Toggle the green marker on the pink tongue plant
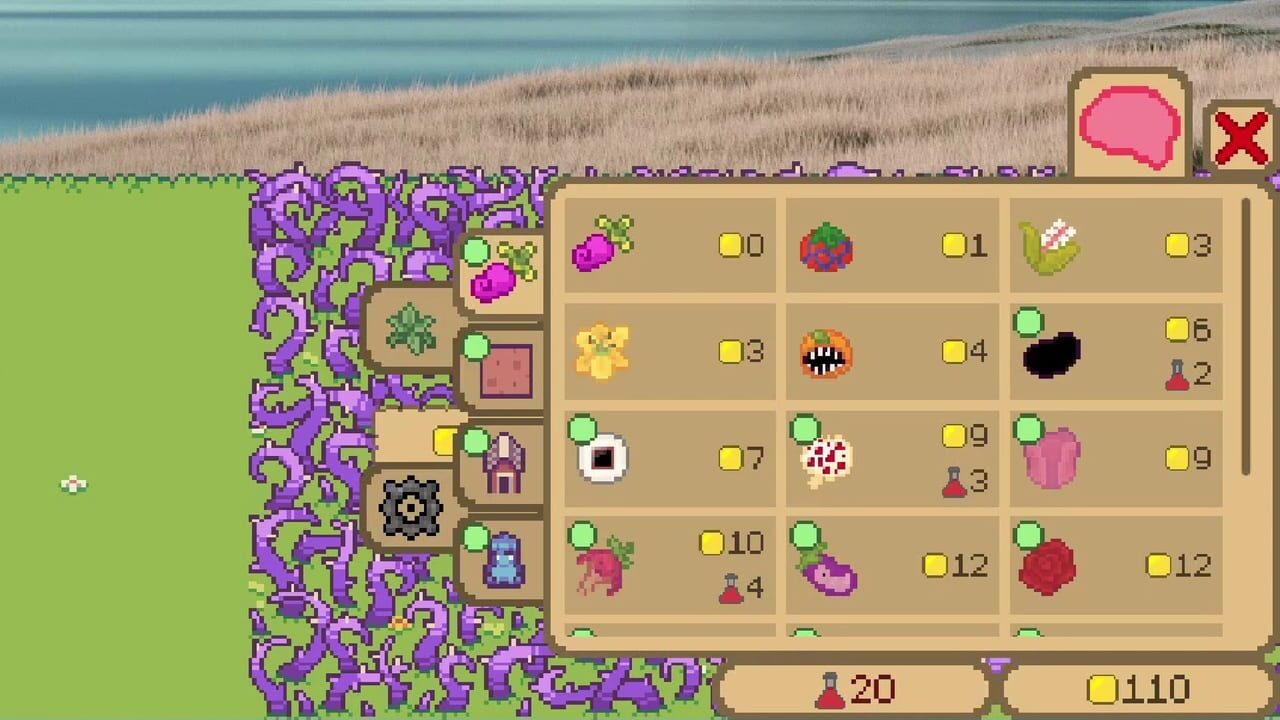 [1026, 428]
